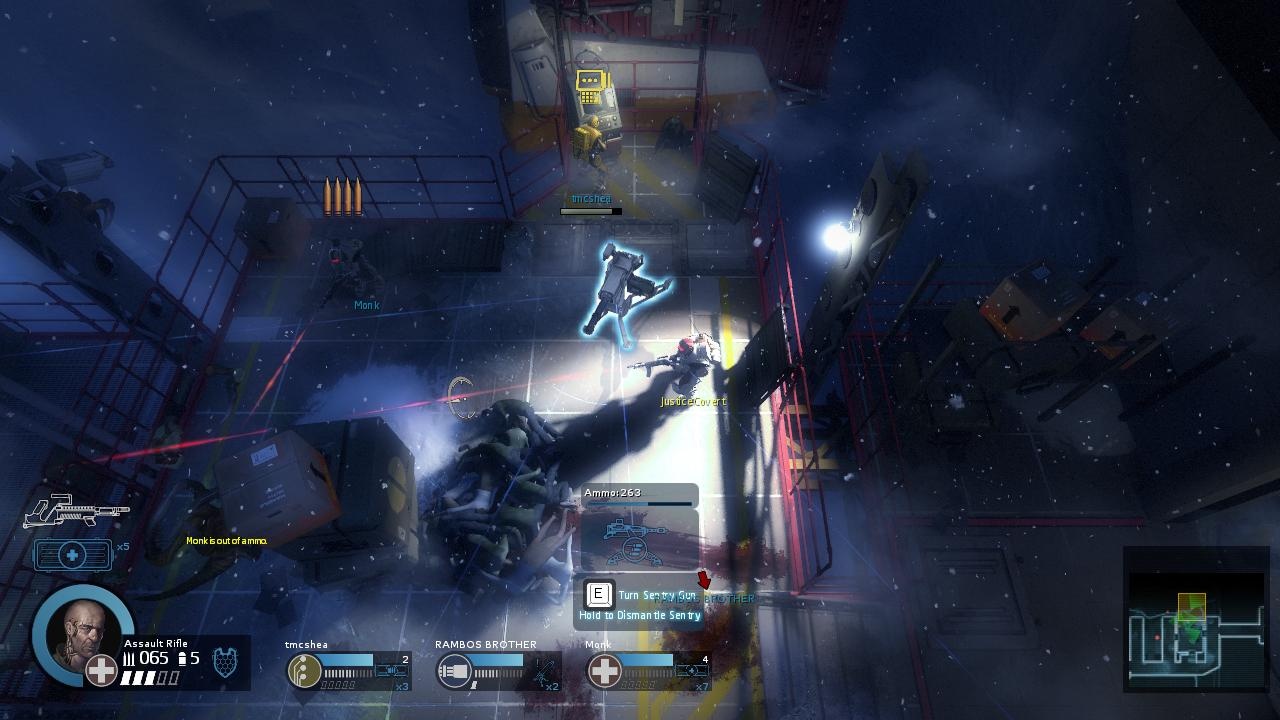Viewport: 1280px width, 720px height.
Task: Click the x7 item icon on Monk's panel
Action: [690, 670]
